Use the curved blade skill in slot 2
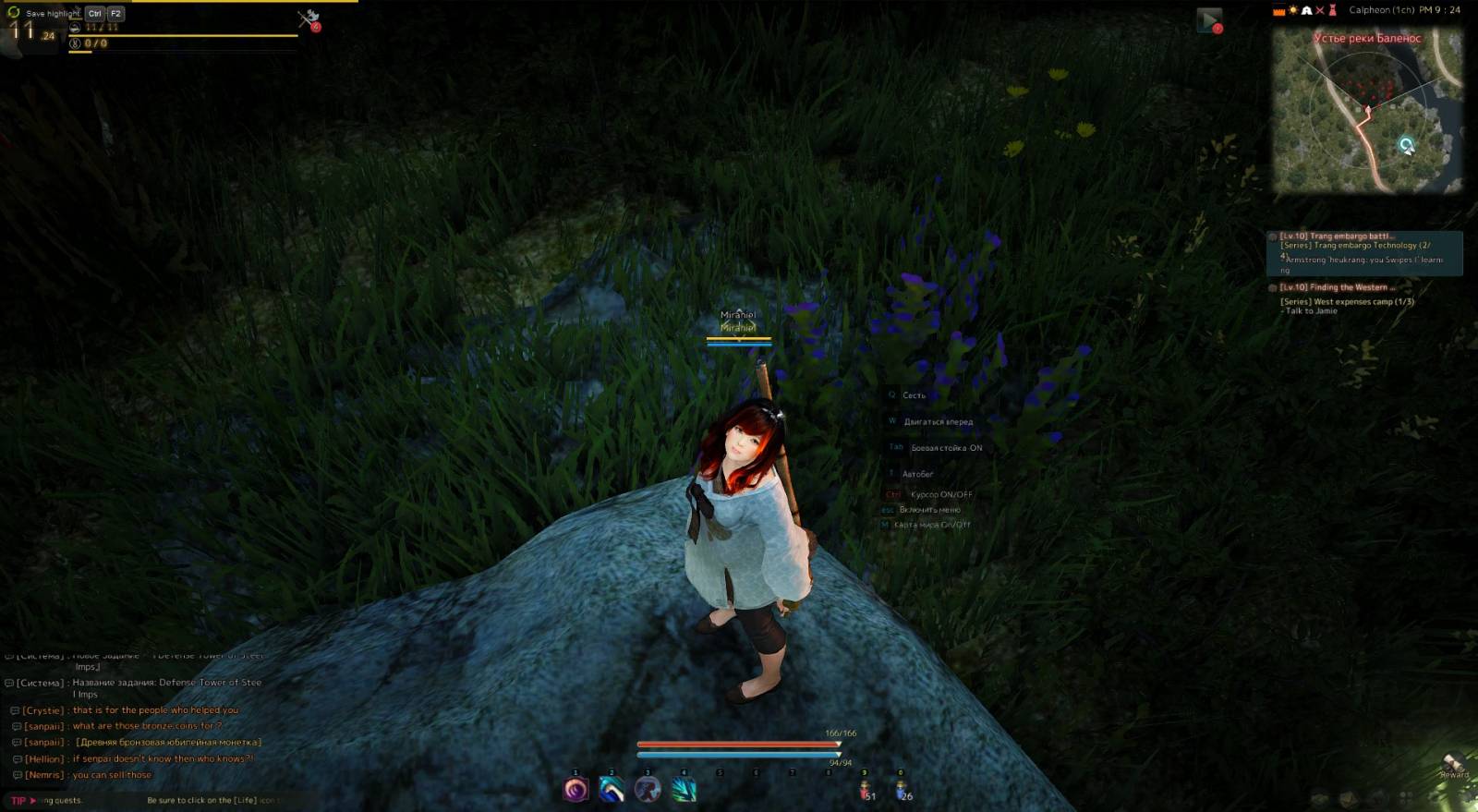Screen dimensions: 1478x812 pos(612,790)
